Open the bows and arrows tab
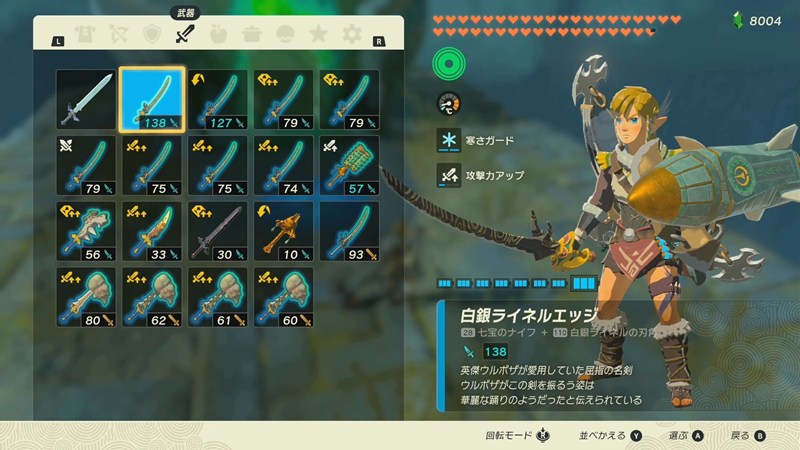The image size is (800, 450). tap(119, 36)
